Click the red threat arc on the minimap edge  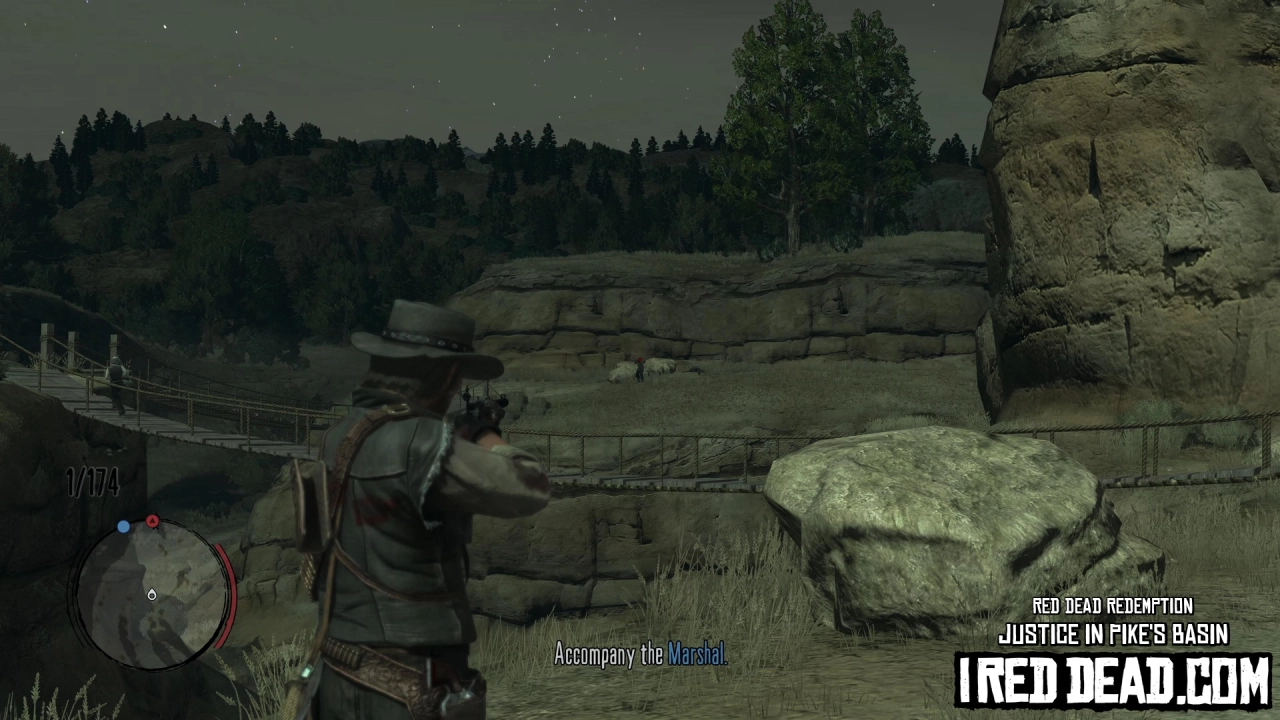tap(228, 590)
